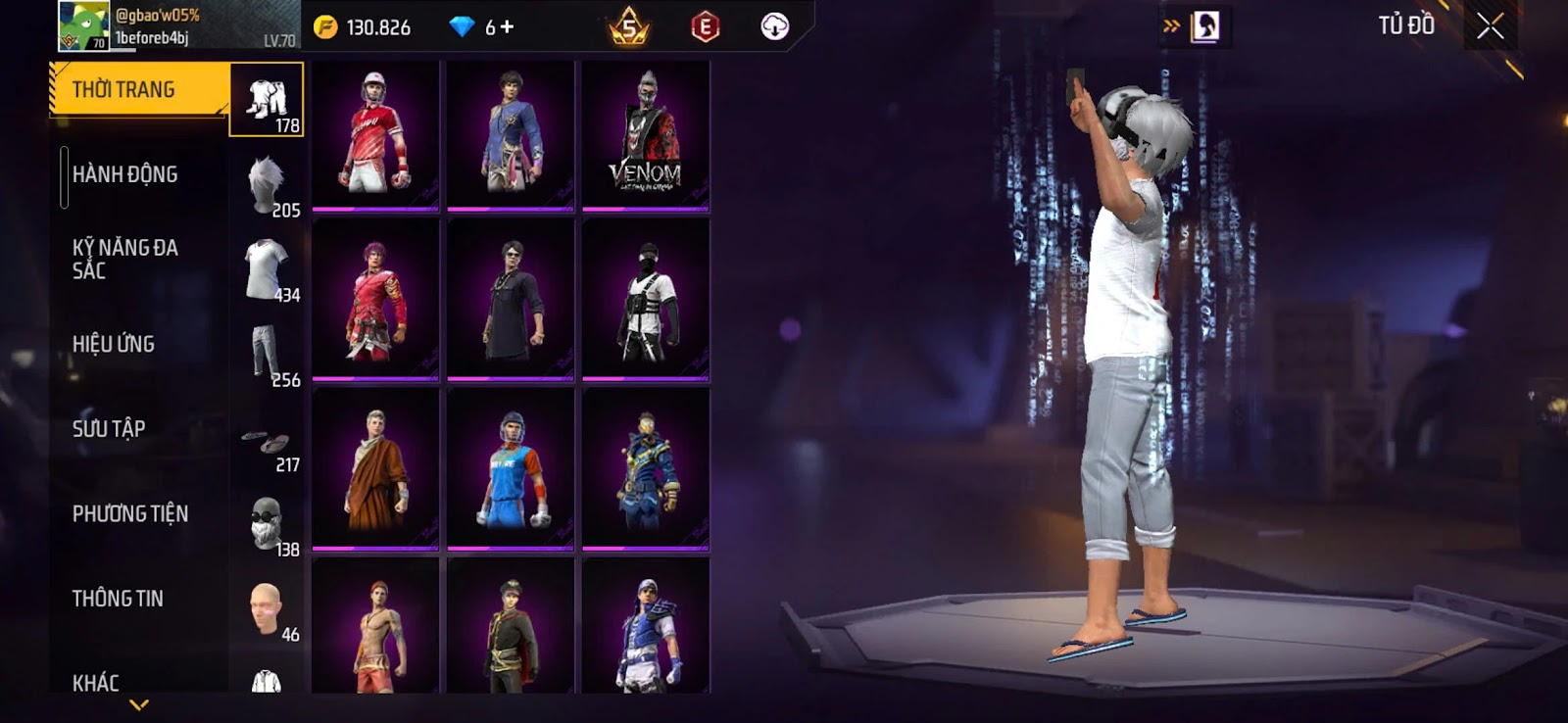Select the red jersey outfit with helmet
Screen dimensions: 1568x723
(x=375, y=135)
